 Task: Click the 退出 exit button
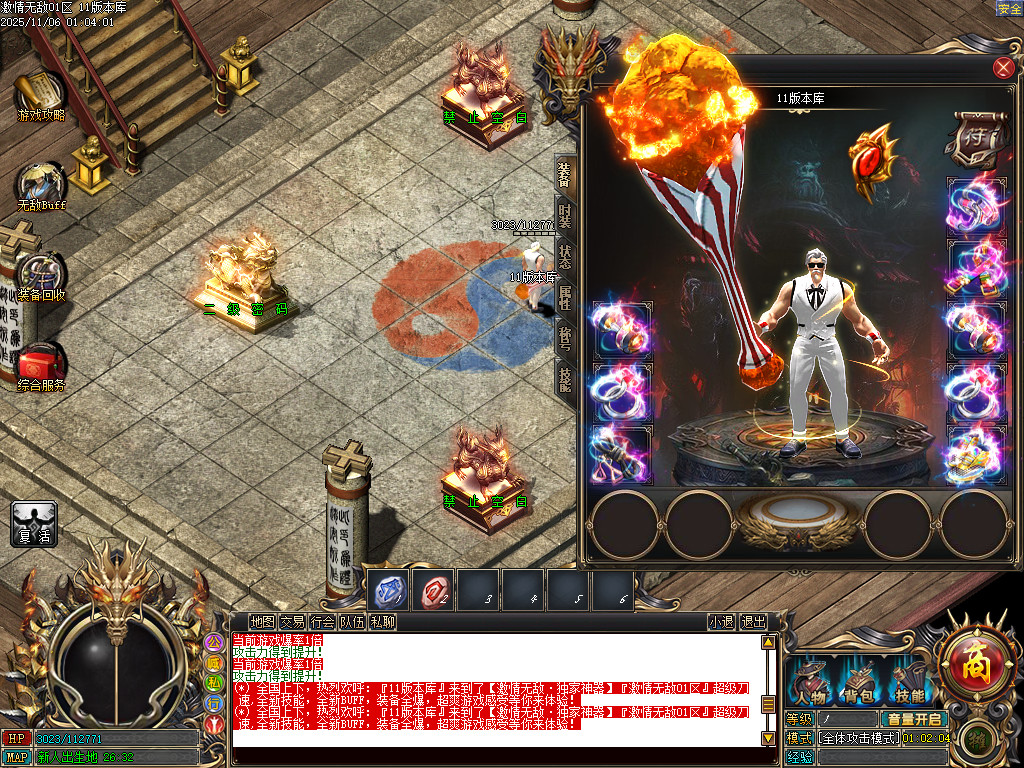(753, 622)
